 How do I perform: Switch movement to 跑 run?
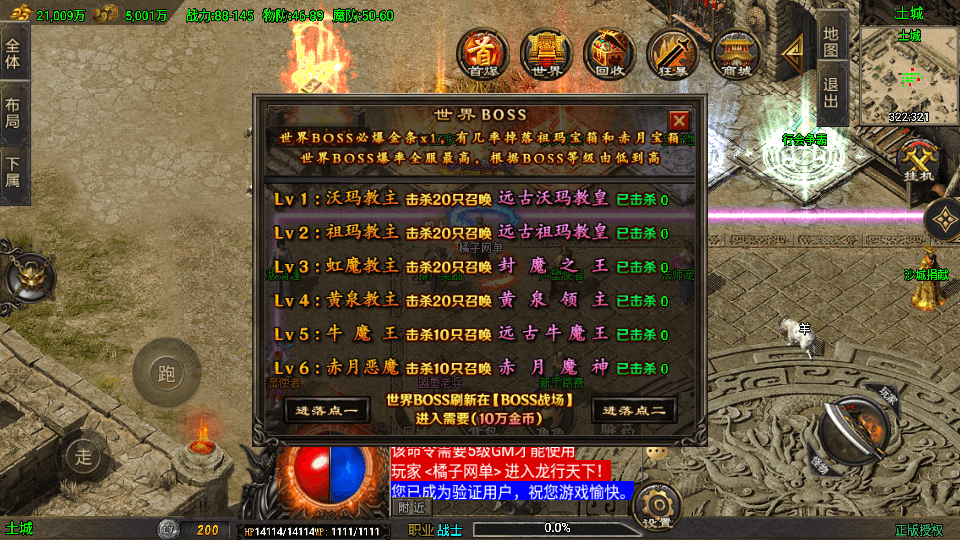pos(166,374)
